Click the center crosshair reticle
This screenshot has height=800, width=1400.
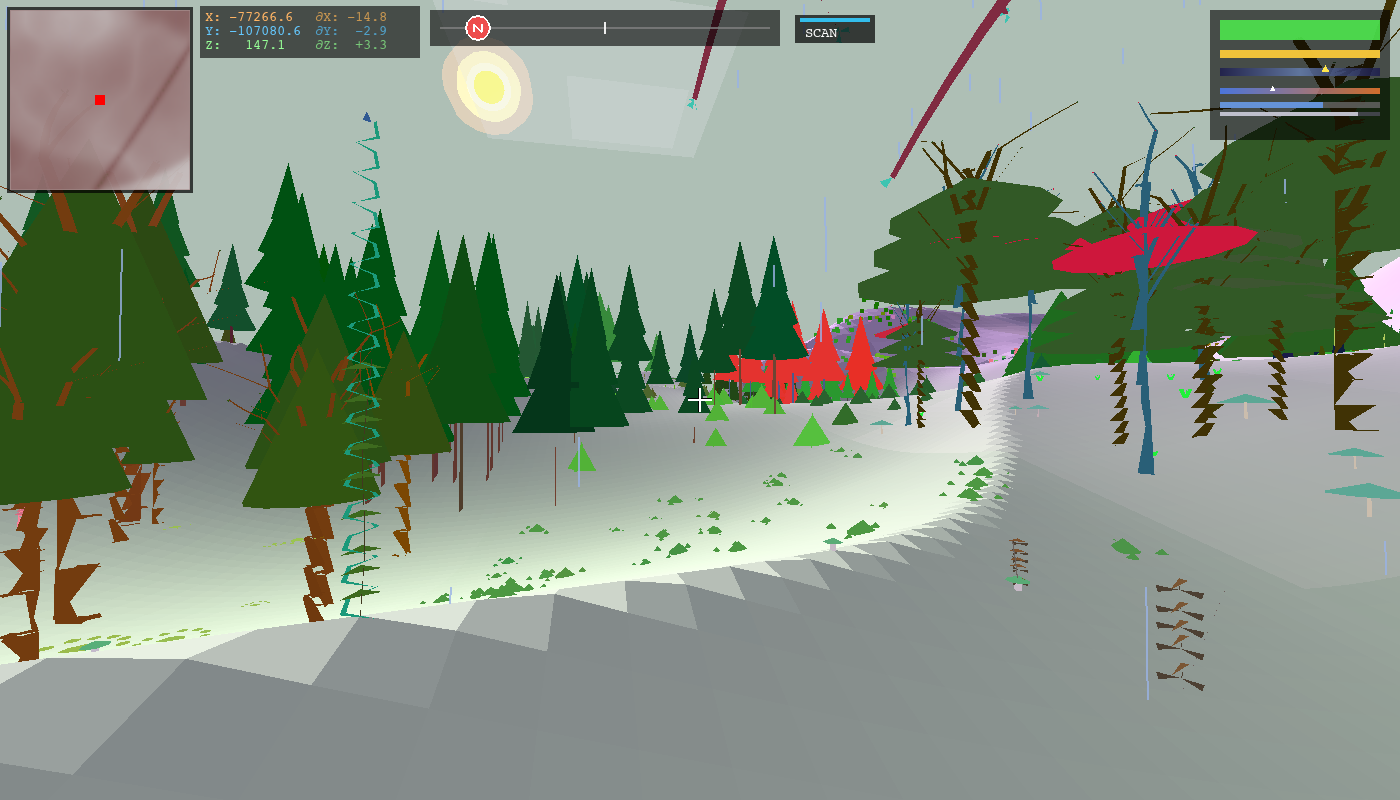coord(699,401)
